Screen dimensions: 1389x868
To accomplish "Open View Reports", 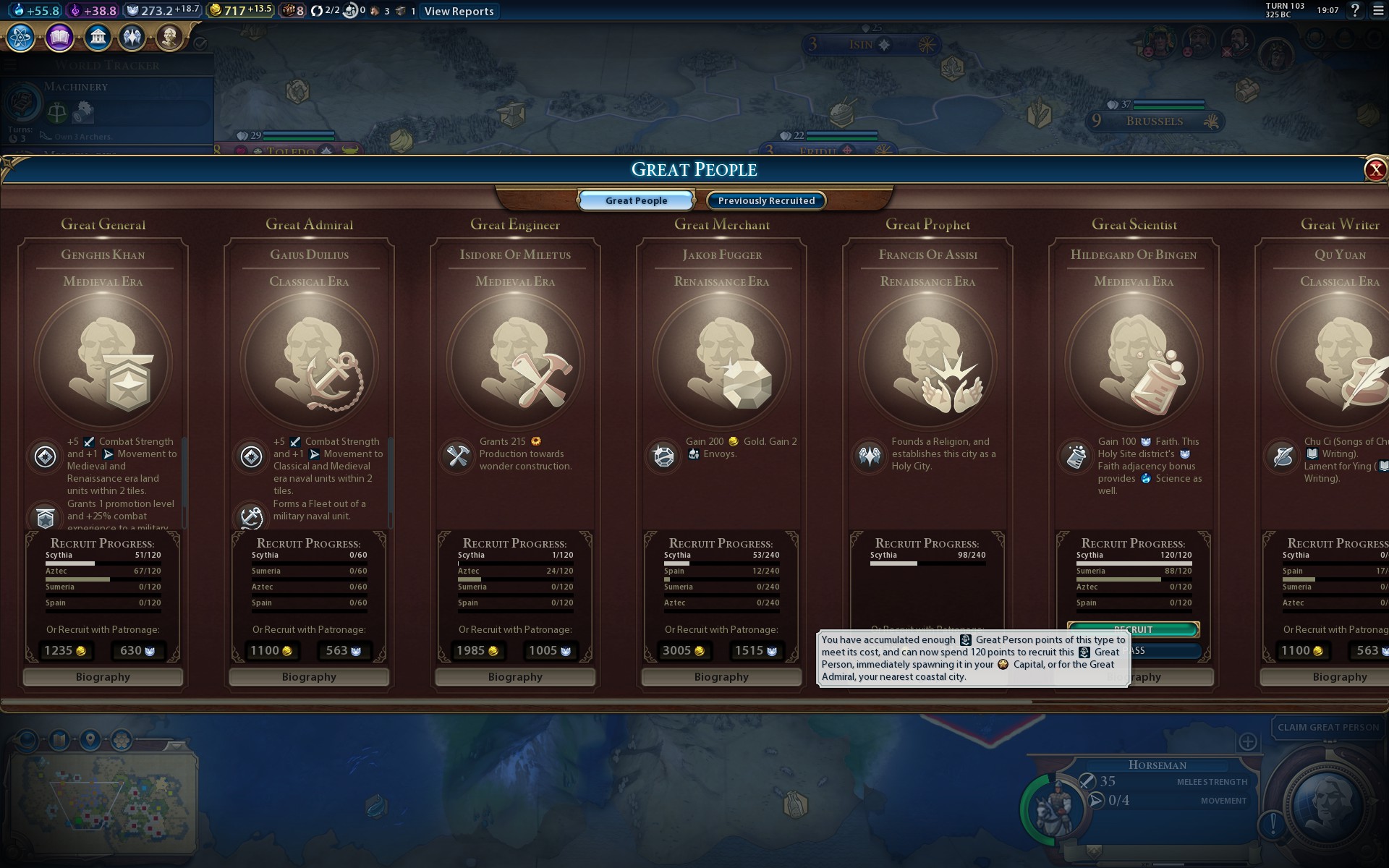I will coord(459,11).
